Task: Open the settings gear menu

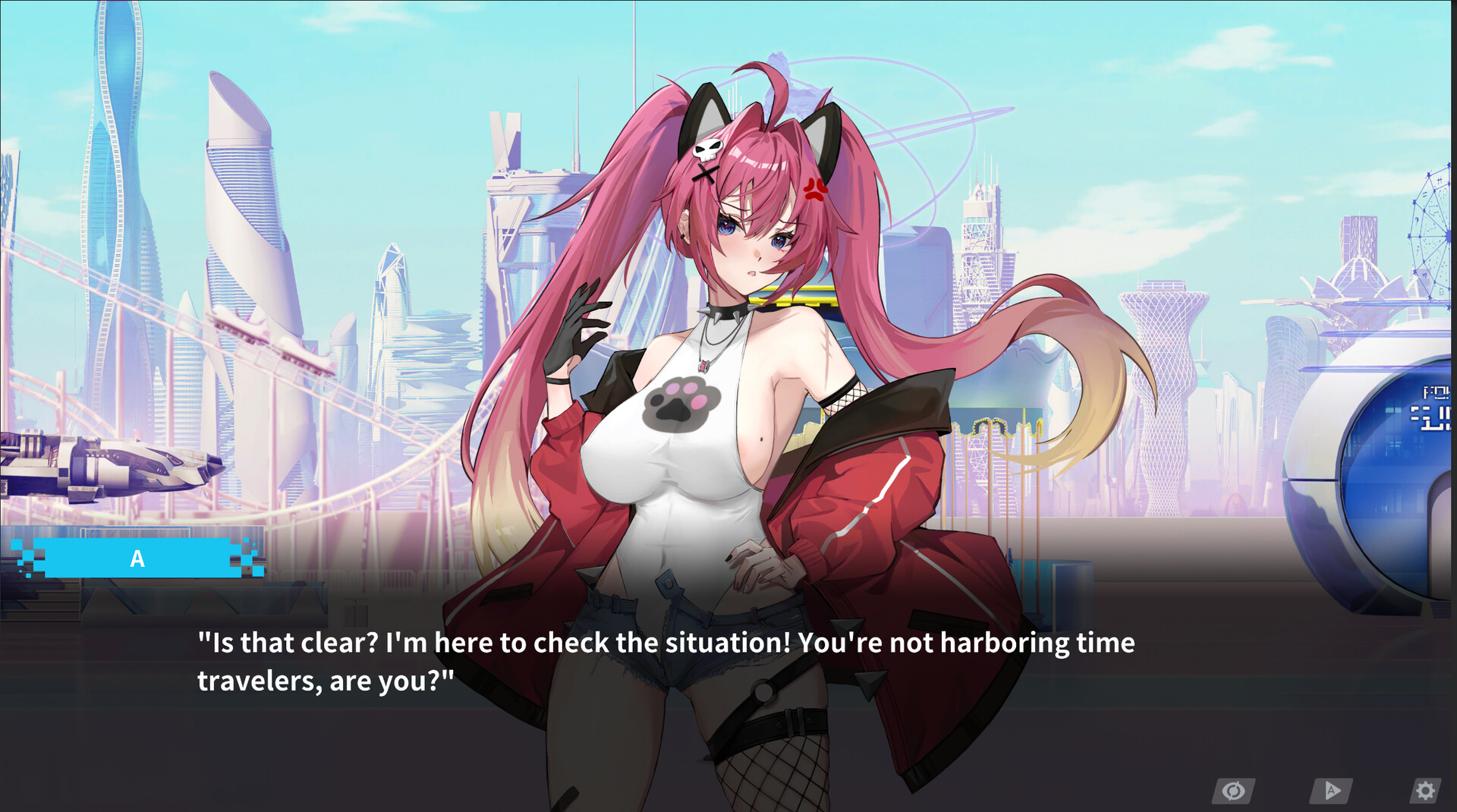Action: click(x=1427, y=792)
